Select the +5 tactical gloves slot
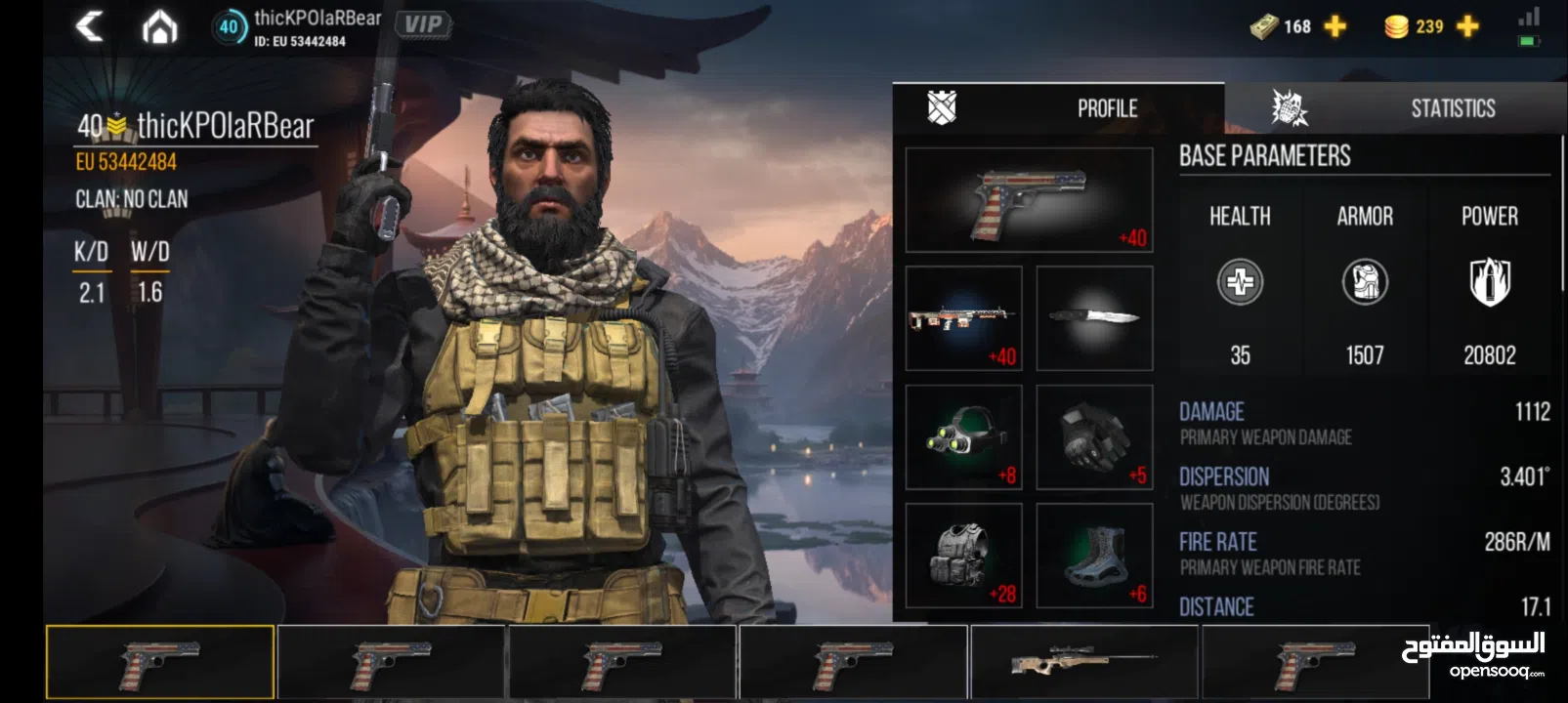Image resolution: width=1568 pixels, height=703 pixels. click(1094, 434)
